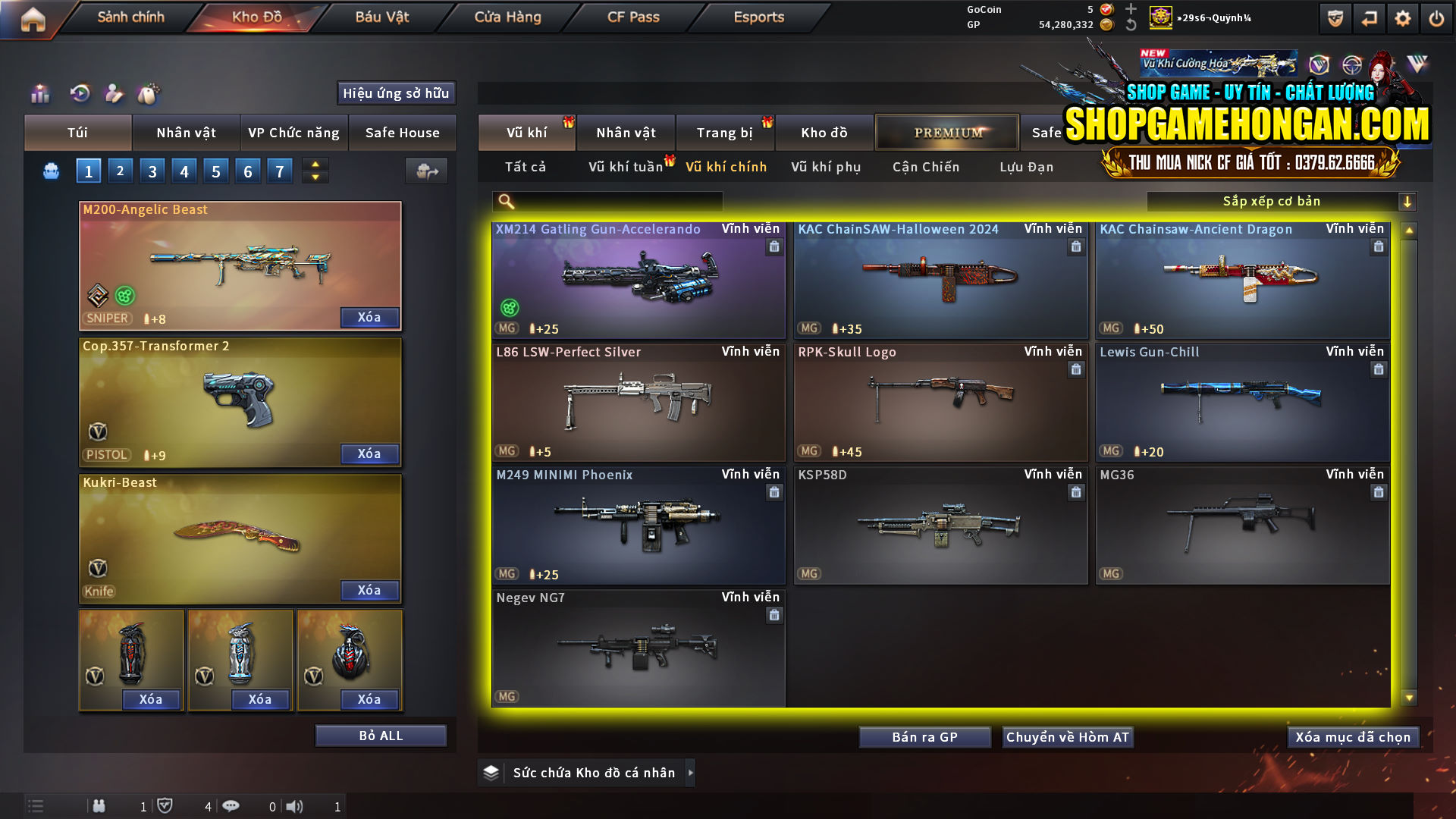Open the bag icon next to slot numbers
Image resolution: width=1456 pixels, height=819 pixels.
coord(50,171)
